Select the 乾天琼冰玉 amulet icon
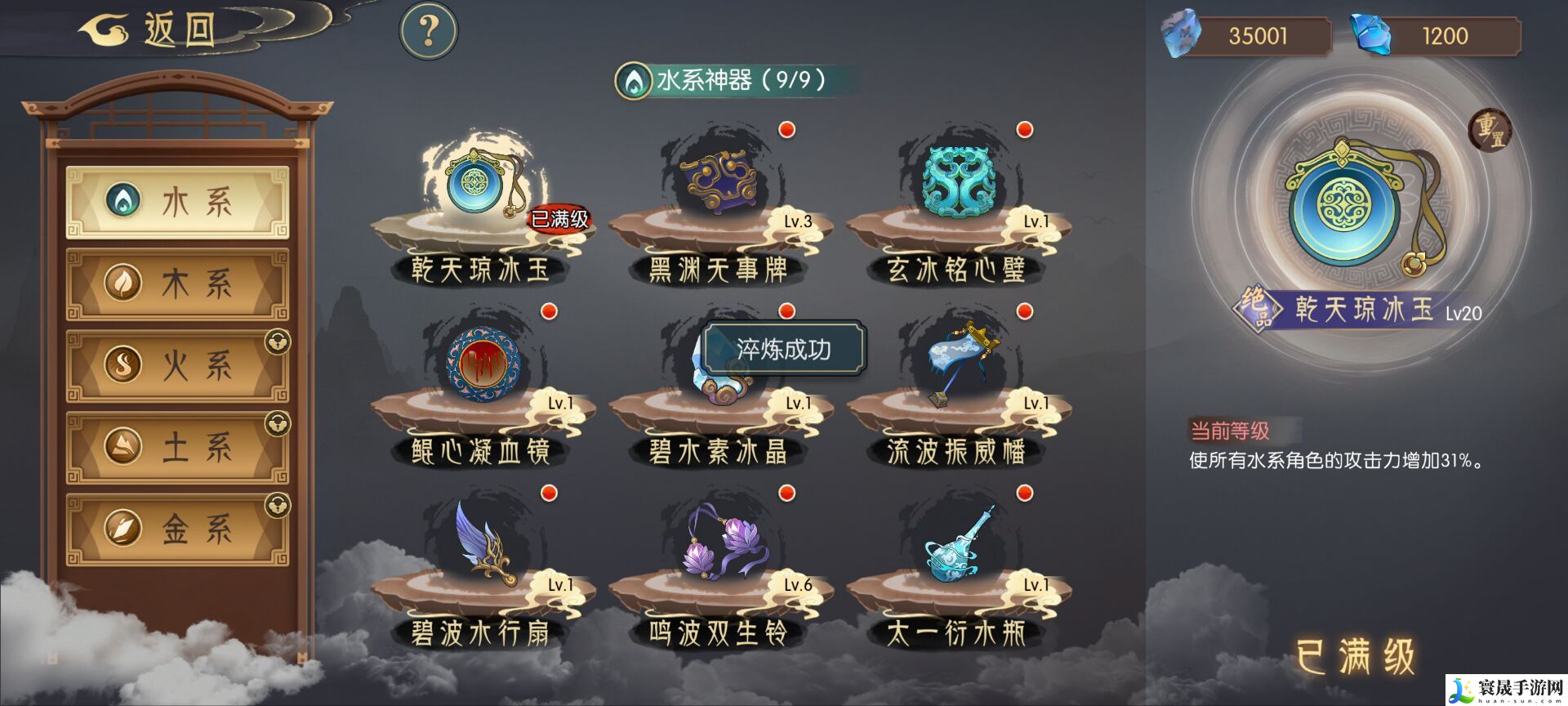The width and height of the screenshot is (1568, 706). click(476, 184)
